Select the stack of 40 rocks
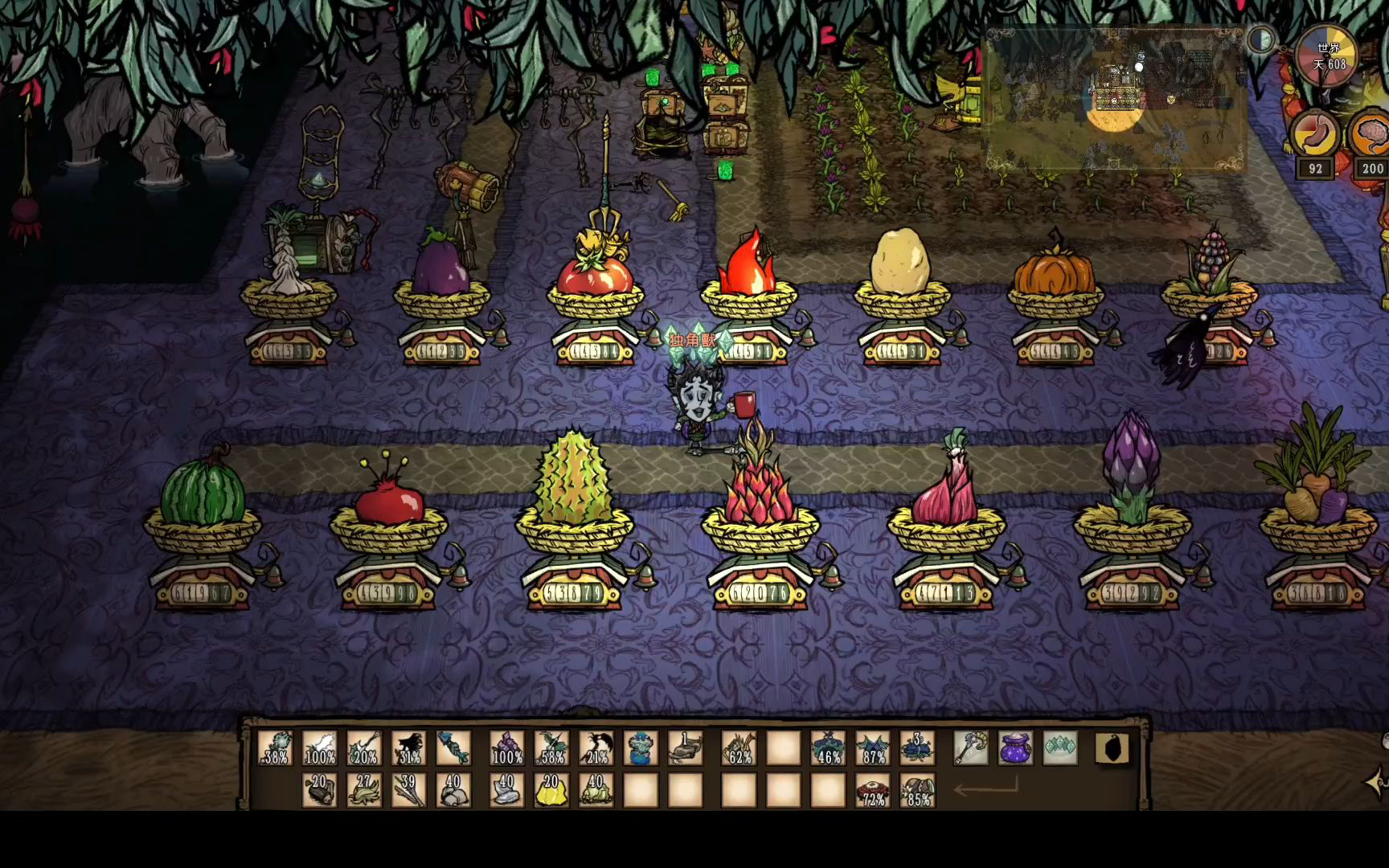 453,789
